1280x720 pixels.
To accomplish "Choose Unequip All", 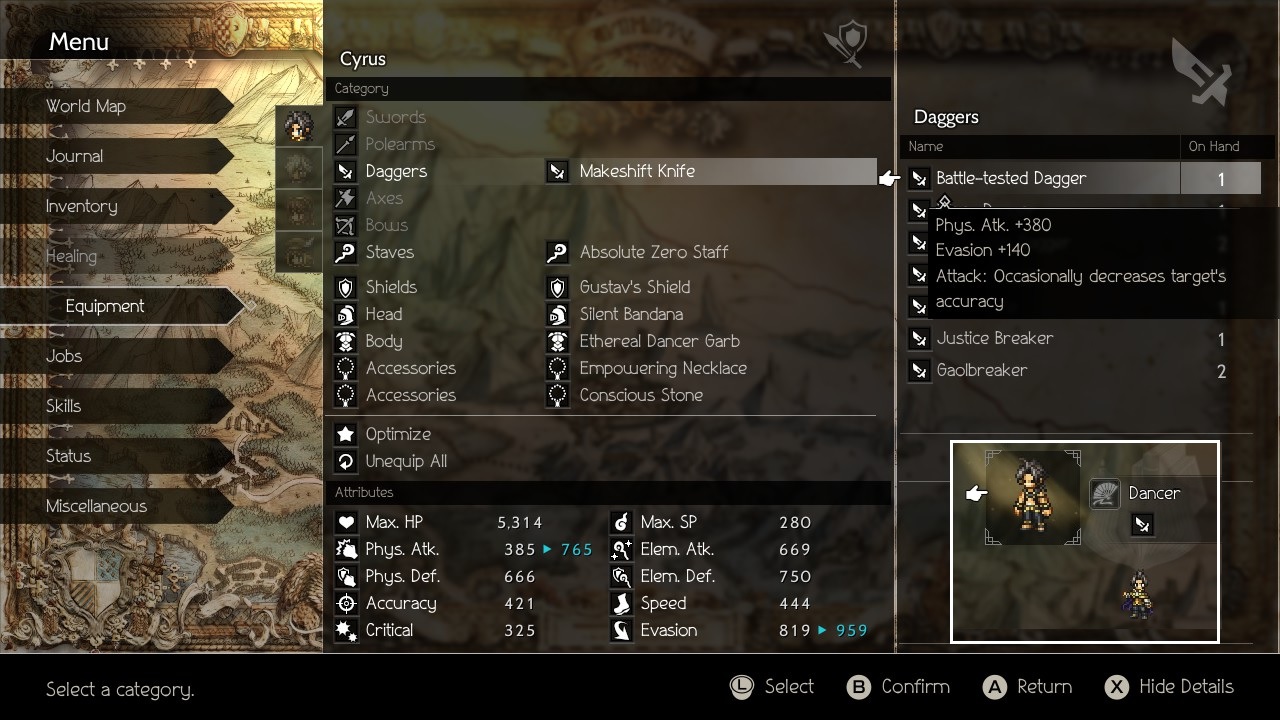I will (x=406, y=461).
